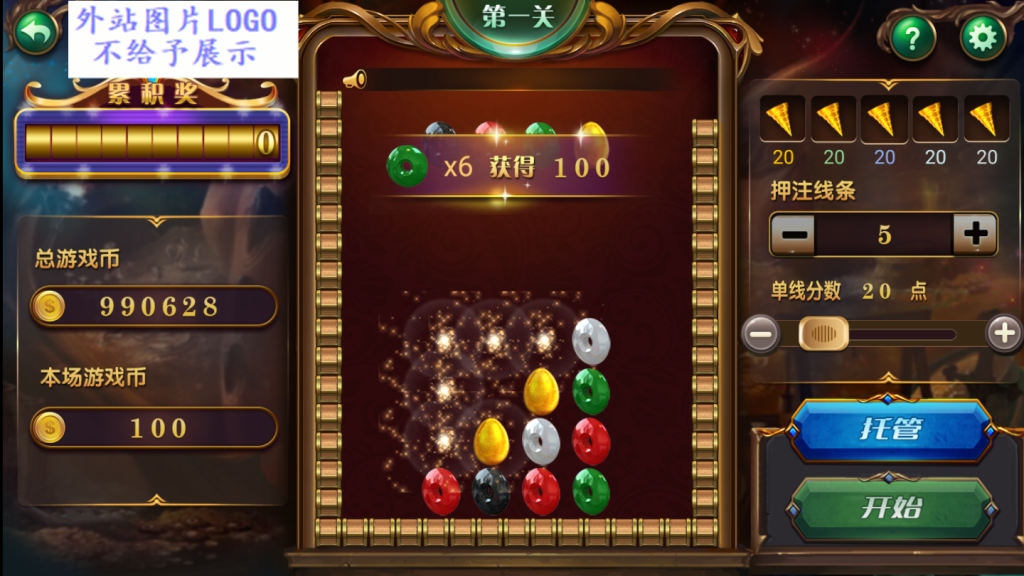Open the settings gear menu
The width and height of the screenshot is (1024, 576).
coord(983,38)
